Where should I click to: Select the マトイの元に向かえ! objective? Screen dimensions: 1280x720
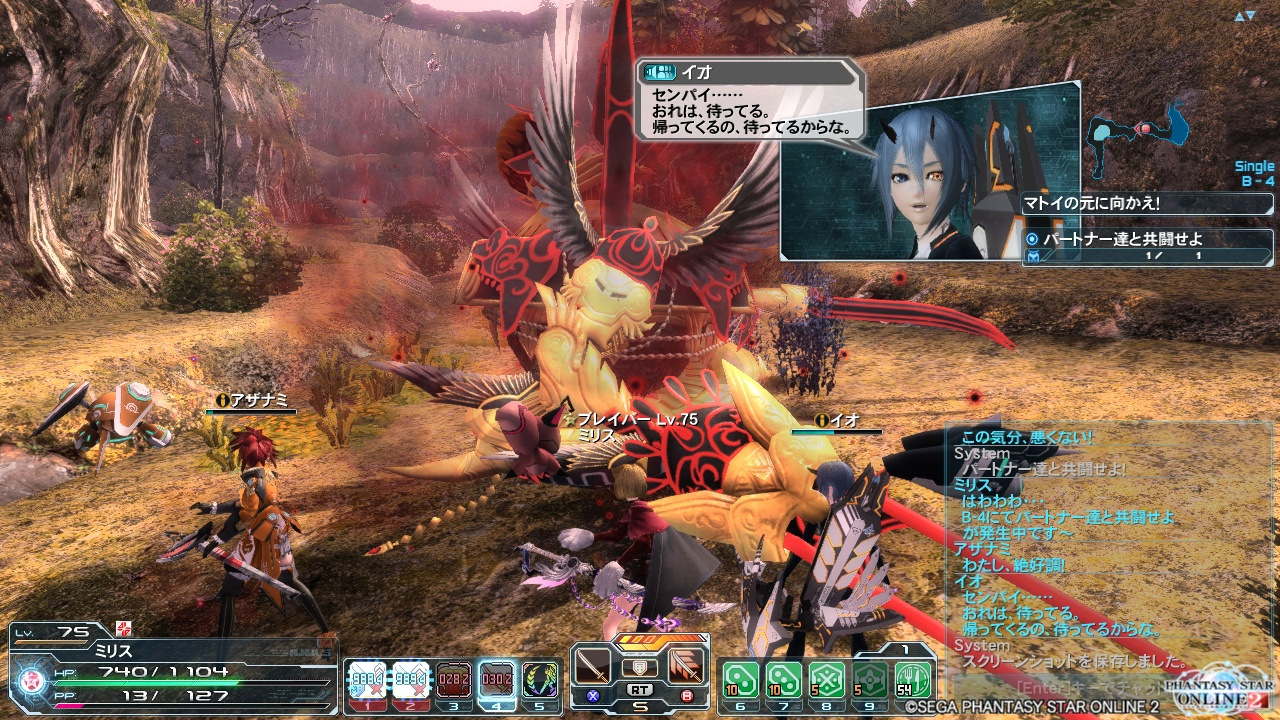coord(1147,203)
